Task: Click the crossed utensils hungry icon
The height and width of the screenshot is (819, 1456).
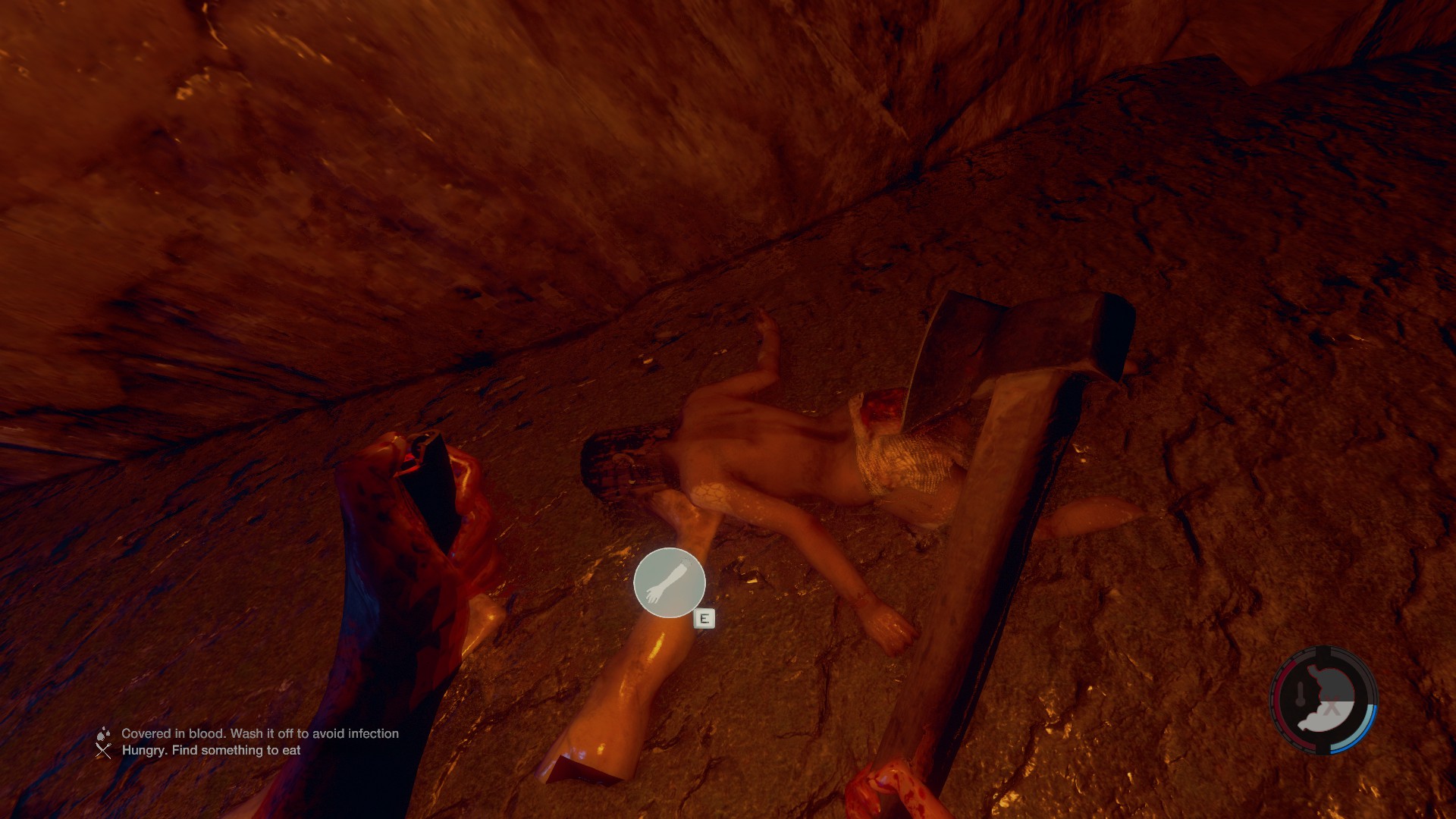Action: coord(103,751)
